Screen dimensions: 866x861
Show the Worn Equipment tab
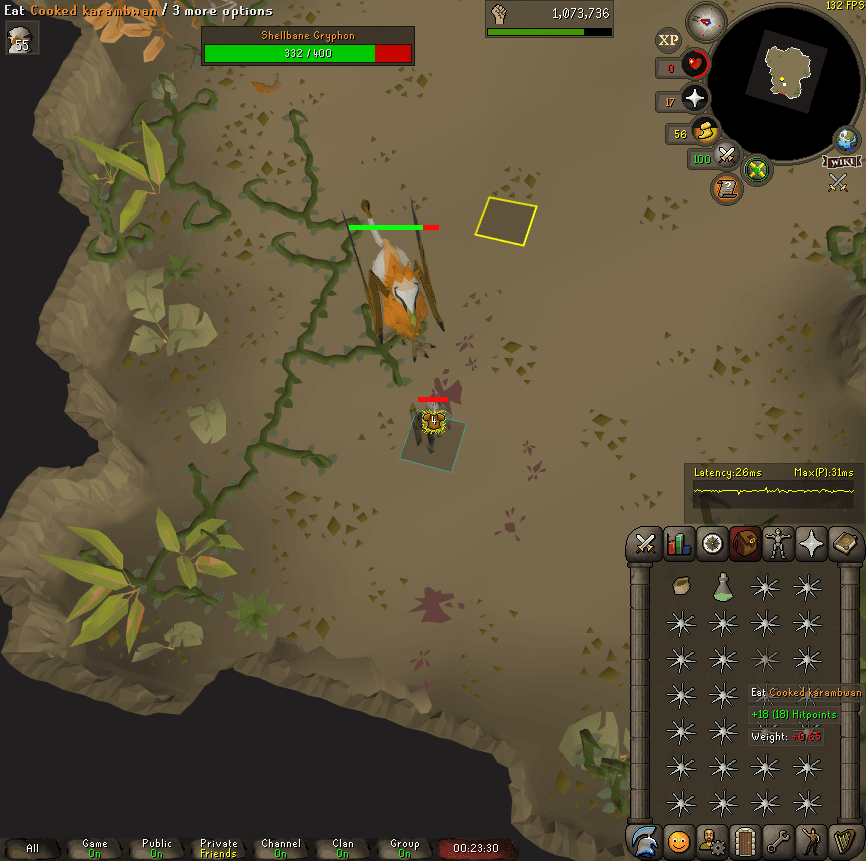(x=778, y=543)
